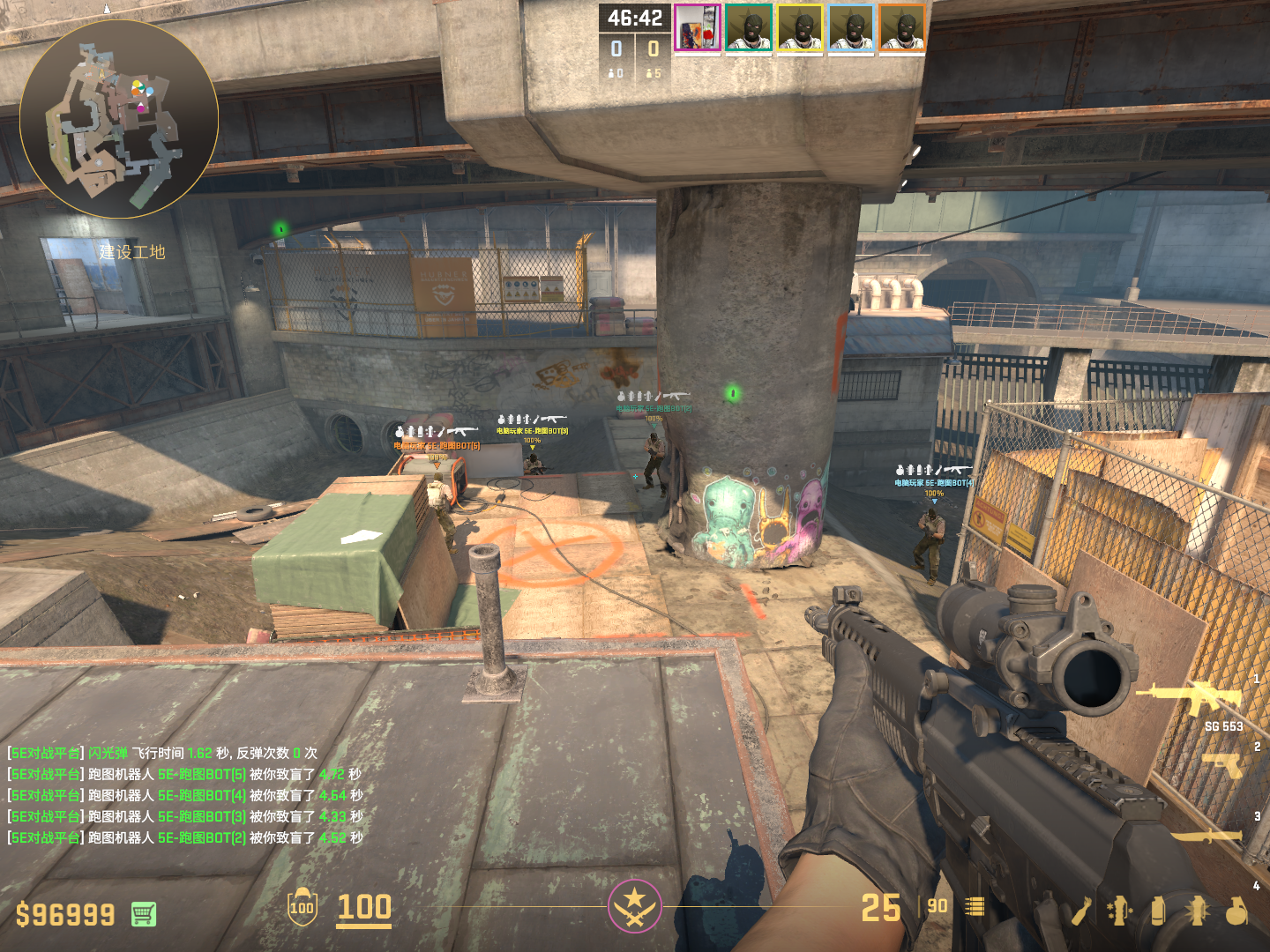Switch to the pistol weapon icon
Image resolution: width=1270 pixels, height=952 pixels.
(x=1222, y=764)
